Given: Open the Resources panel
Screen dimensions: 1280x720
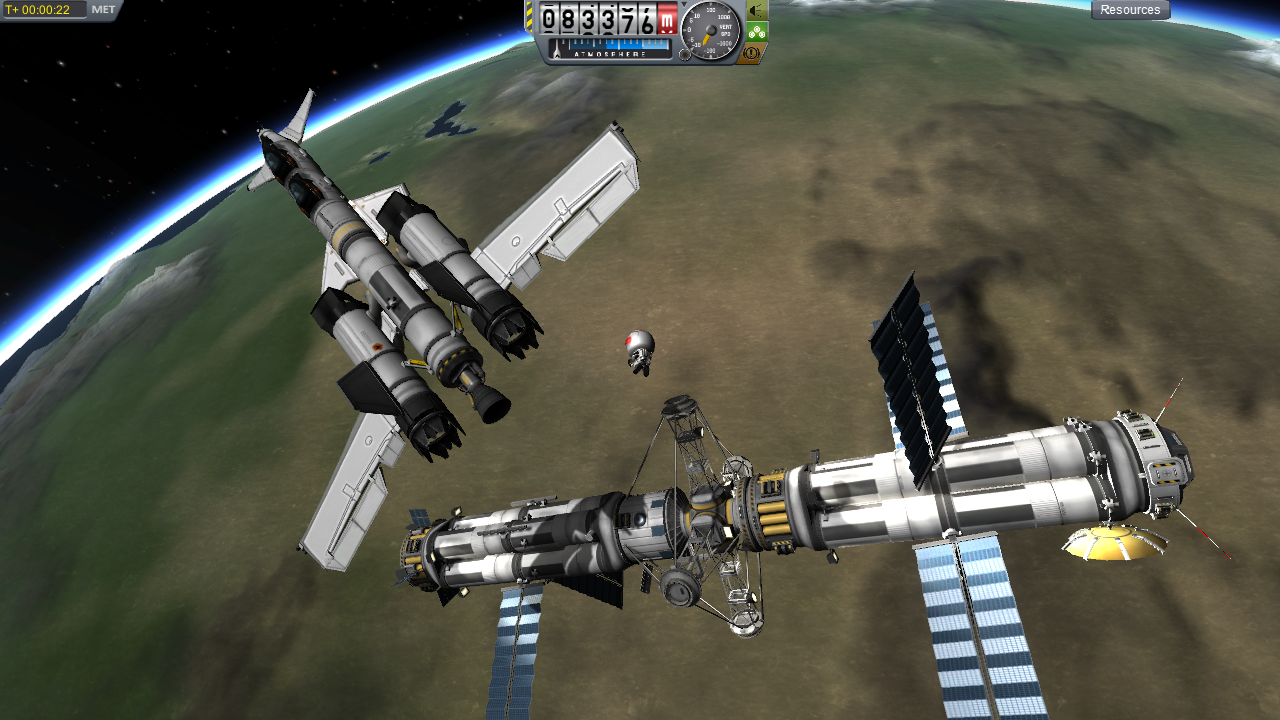Looking at the screenshot, I should pos(1130,10).
